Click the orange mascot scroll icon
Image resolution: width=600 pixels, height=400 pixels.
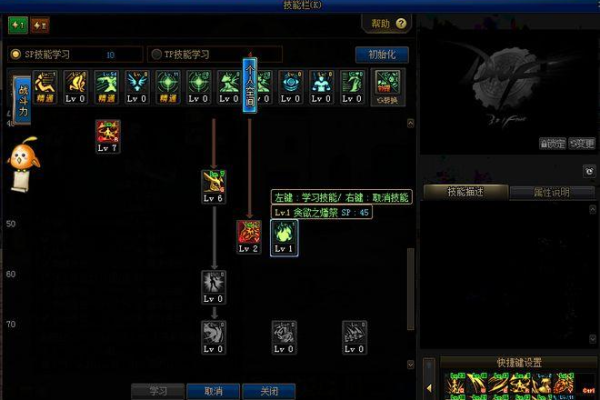click(x=22, y=166)
